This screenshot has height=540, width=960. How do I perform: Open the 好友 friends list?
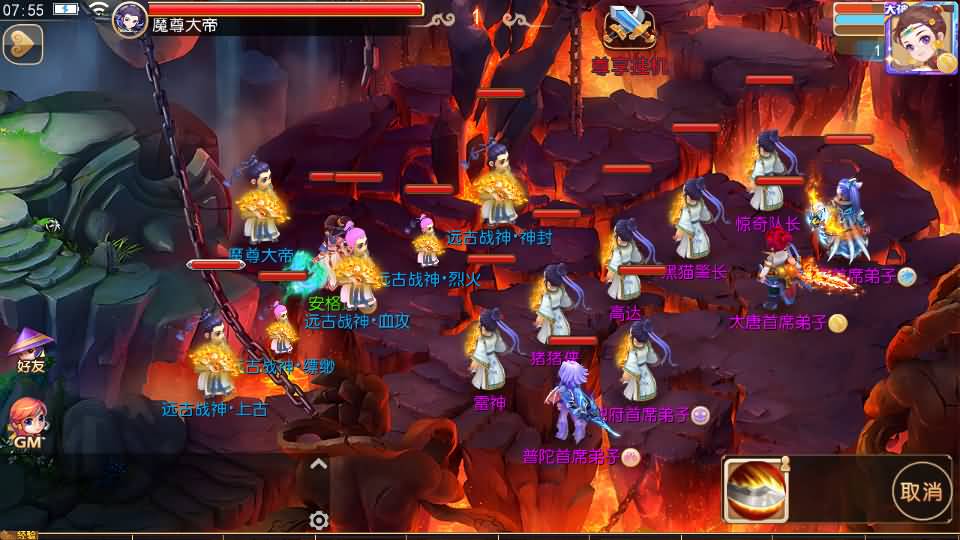point(30,350)
